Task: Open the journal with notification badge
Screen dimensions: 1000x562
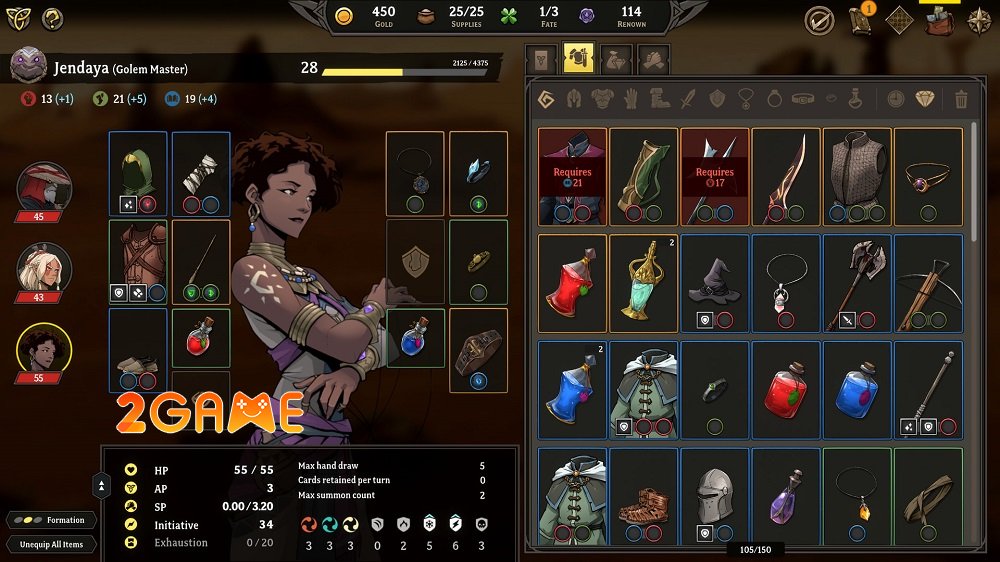Action: tap(860, 20)
